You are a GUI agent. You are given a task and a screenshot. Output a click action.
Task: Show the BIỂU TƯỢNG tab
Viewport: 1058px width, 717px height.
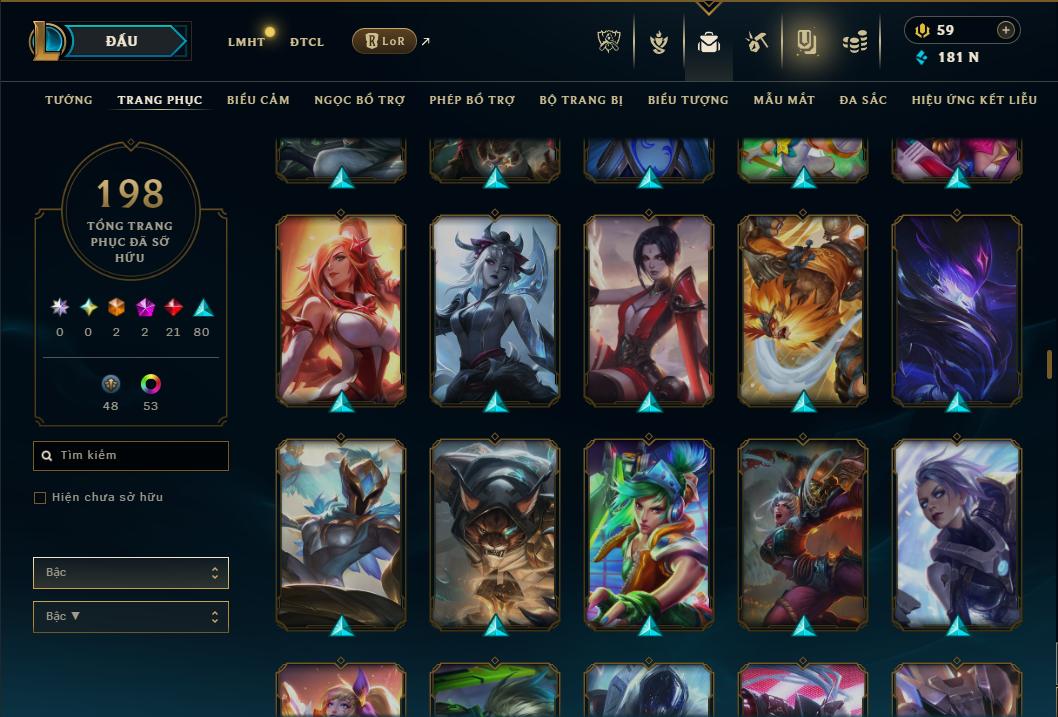click(688, 100)
